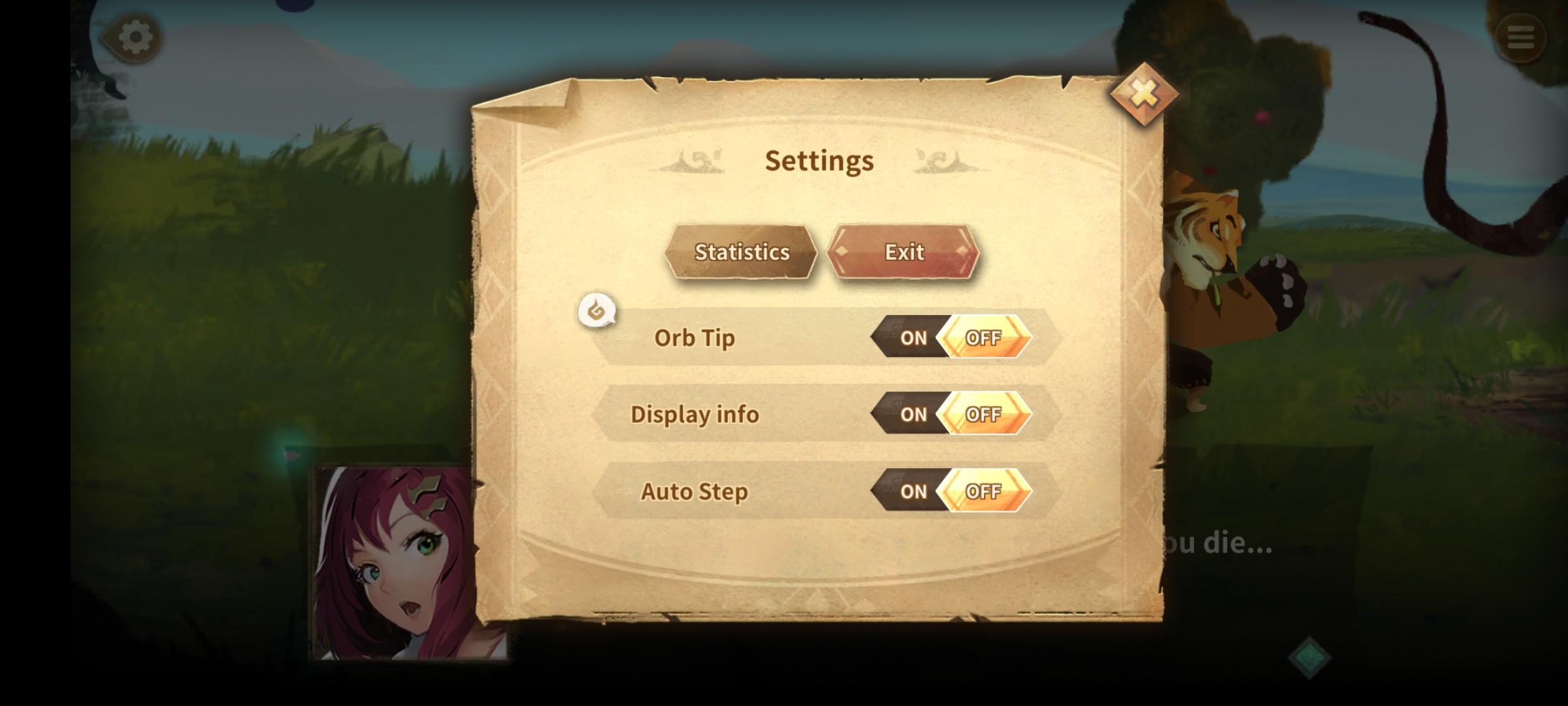Open the hamburger menu top right
Viewport: 1568px width, 706px height.
(x=1520, y=37)
